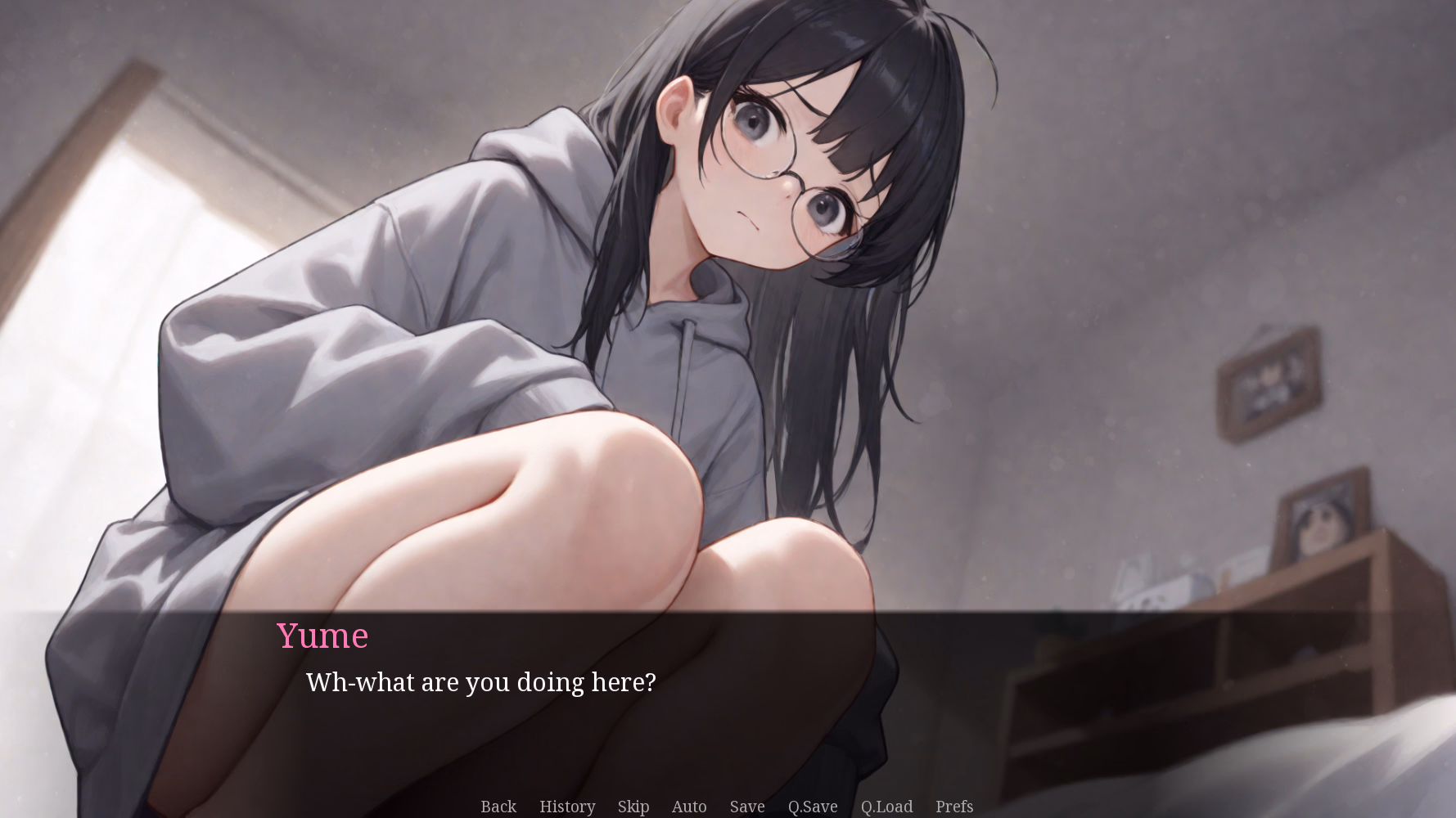Quick save with Q.Save
Viewport: 1456px width, 818px height.
pos(813,807)
